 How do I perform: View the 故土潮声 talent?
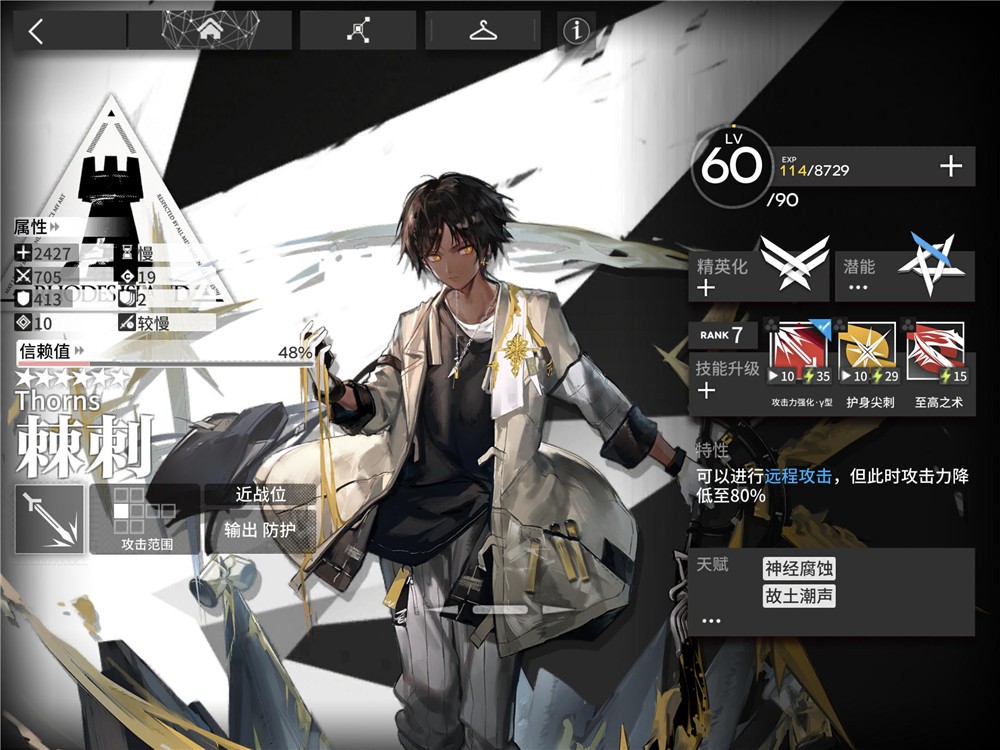coord(799,597)
